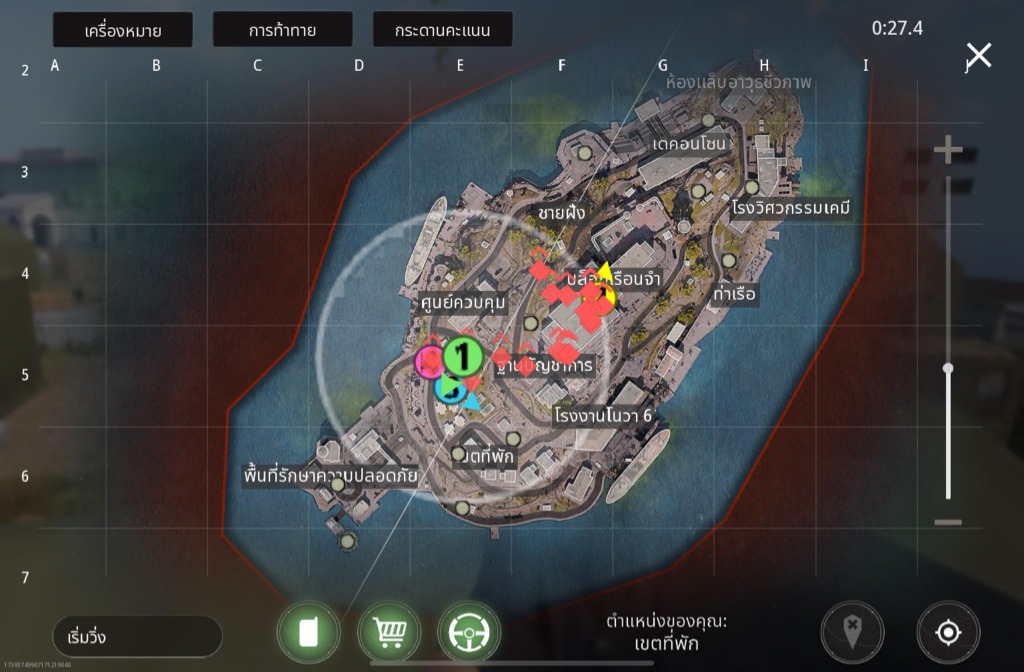Click the map zoom slider handle
The image size is (1024, 672).
point(948,368)
